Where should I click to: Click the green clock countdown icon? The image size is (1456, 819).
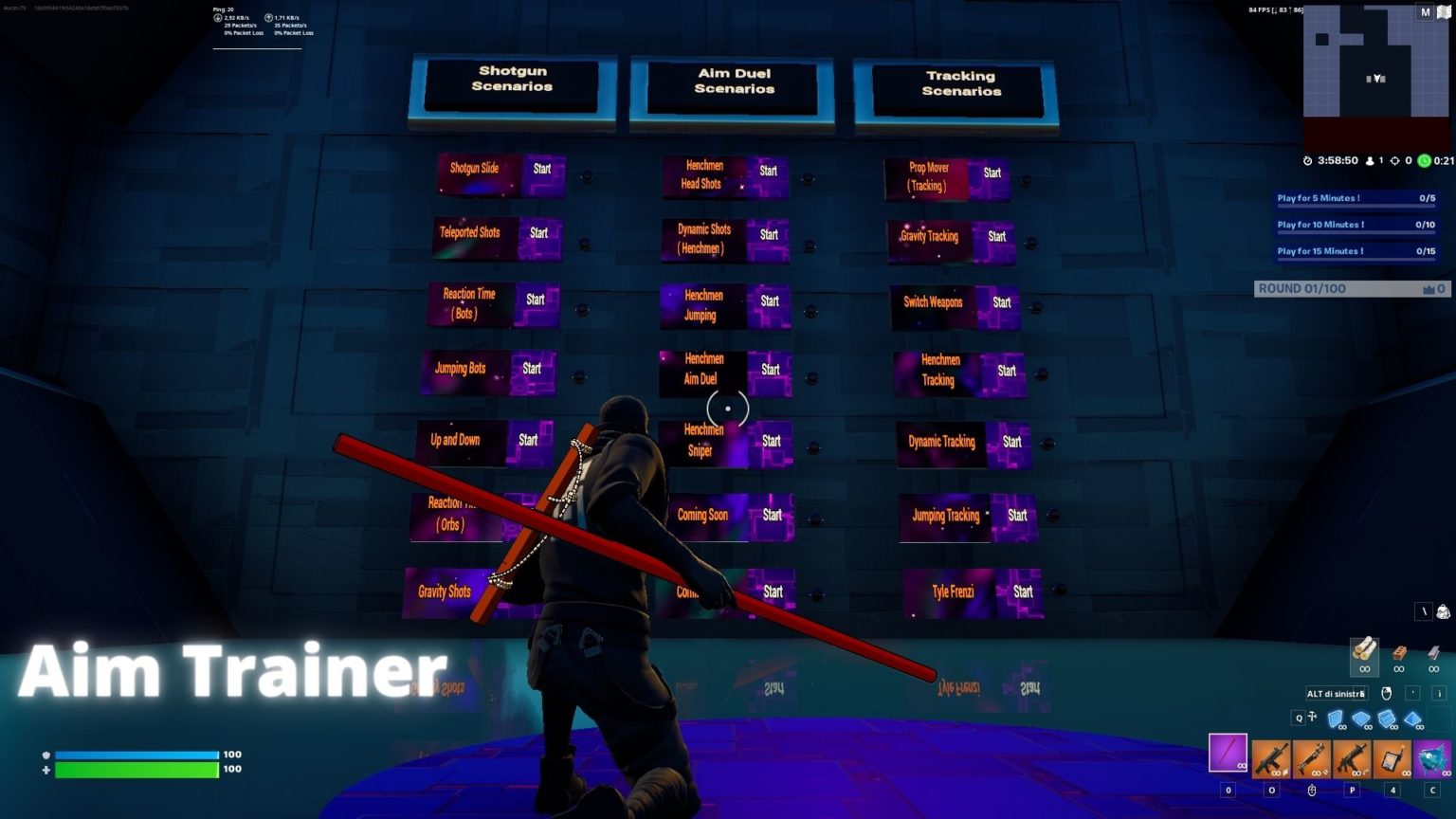point(1424,160)
